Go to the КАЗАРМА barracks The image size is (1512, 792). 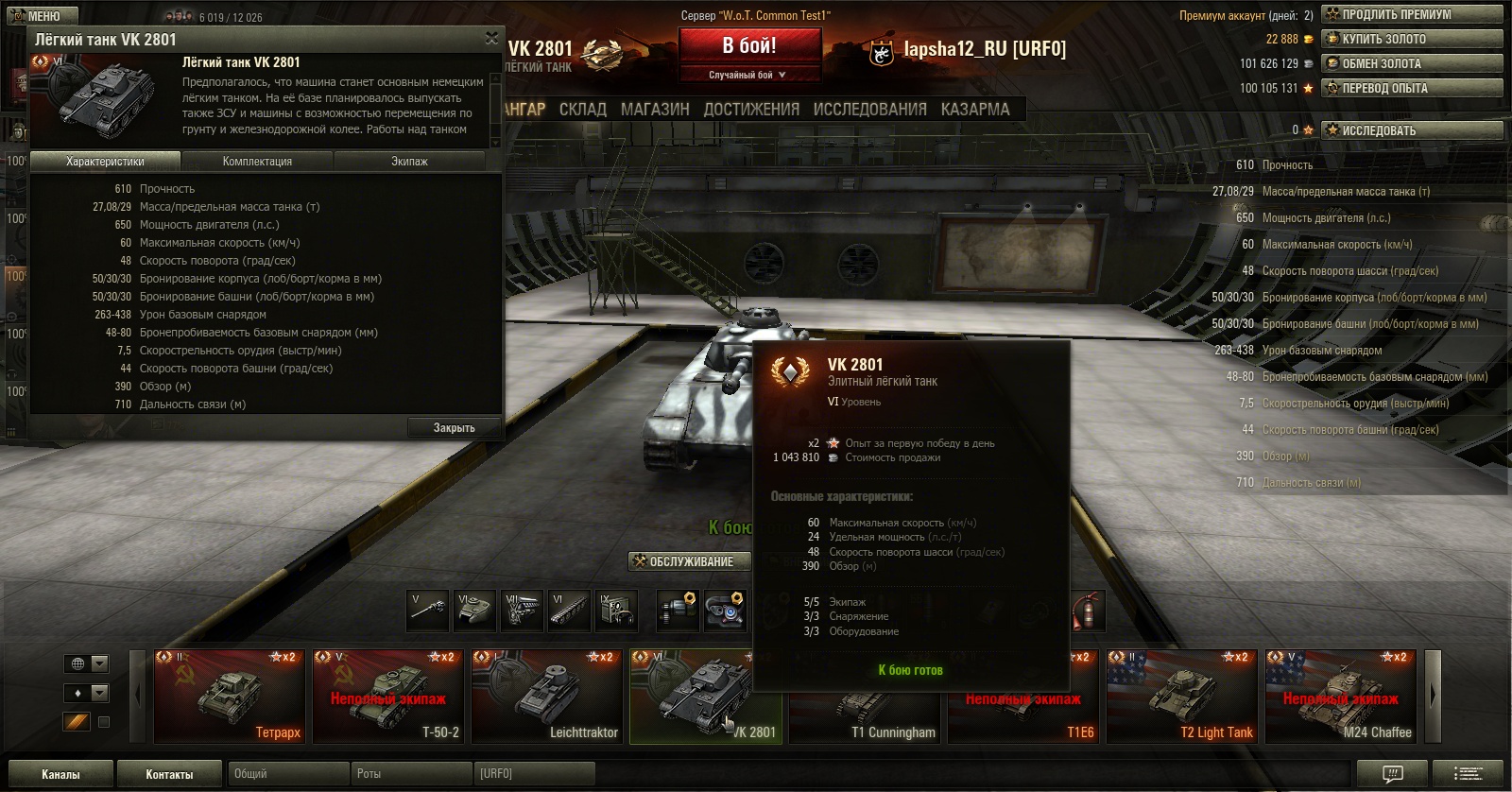974,110
